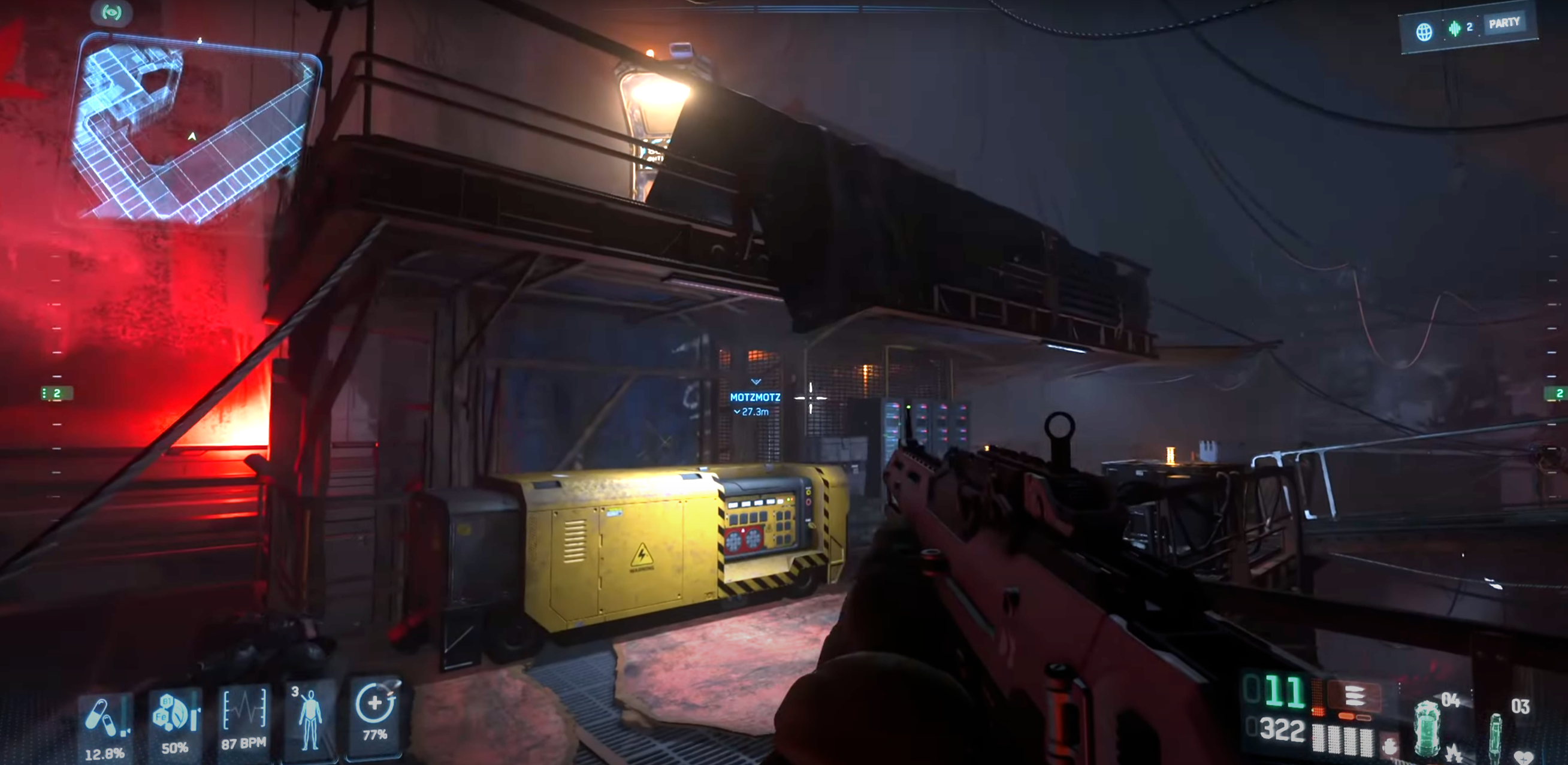Toggle the green voice waveform icon
Viewport: 1568px width, 765px height.
pyautogui.click(x=1454, y=28)
